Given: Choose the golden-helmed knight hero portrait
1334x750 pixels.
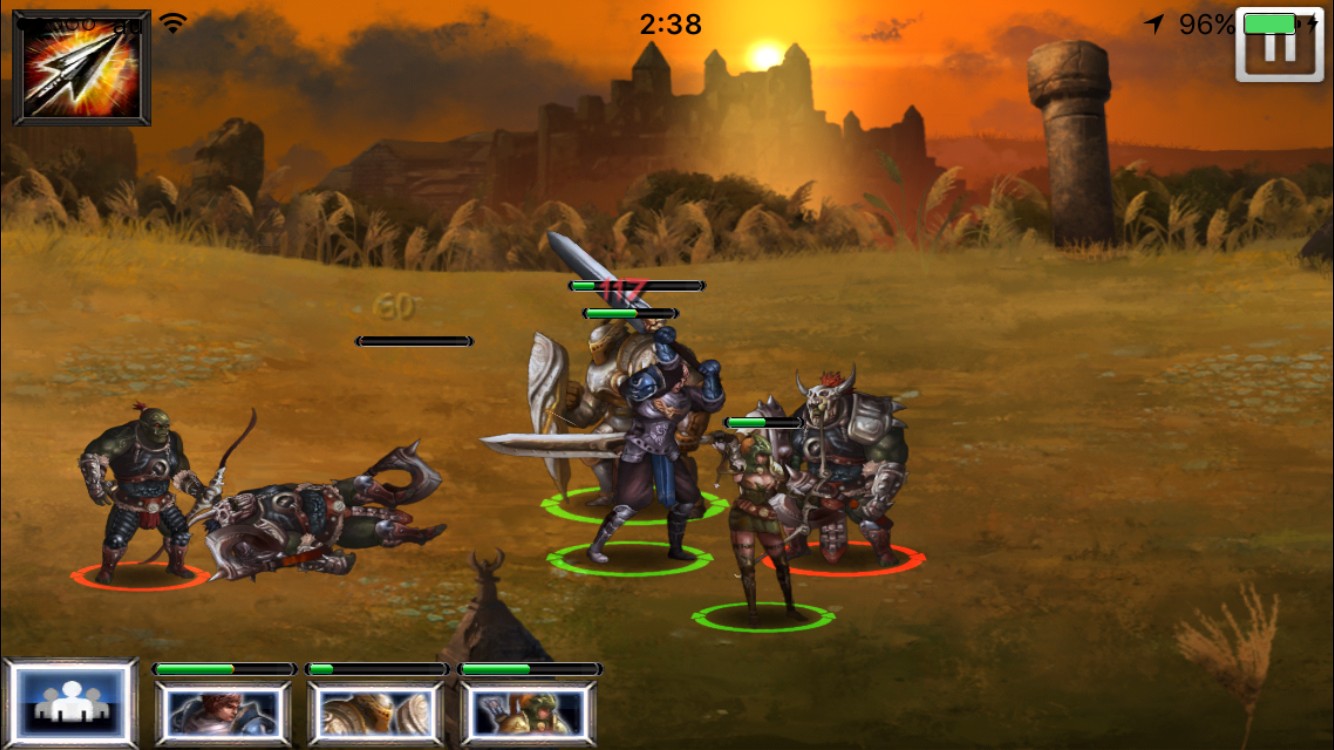Looking at the screenshot, I should coord(376,713).
